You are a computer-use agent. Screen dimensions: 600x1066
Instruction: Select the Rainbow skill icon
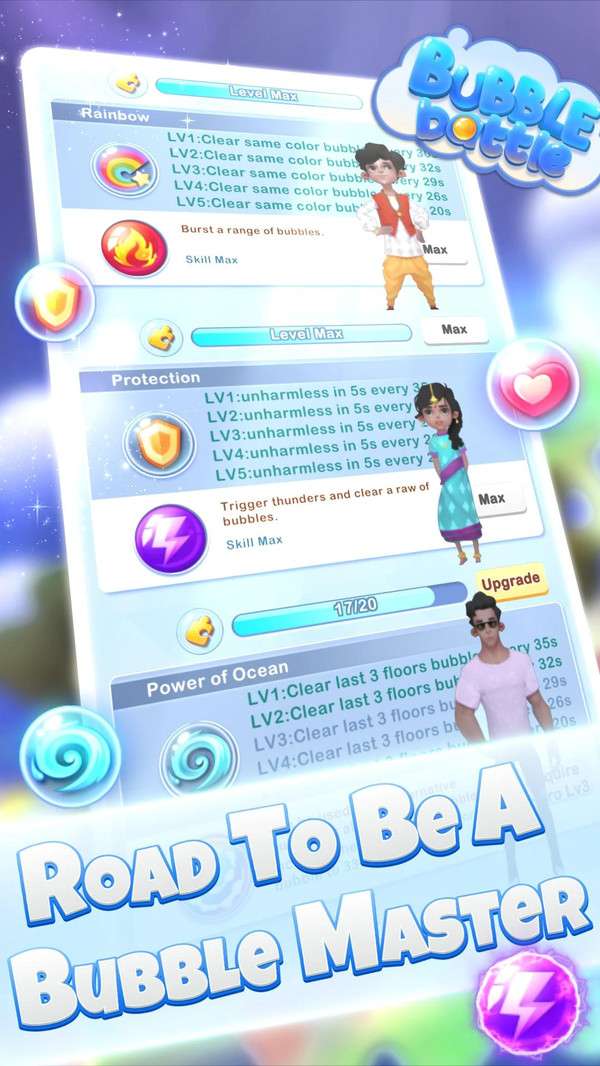tap(125, 168)
